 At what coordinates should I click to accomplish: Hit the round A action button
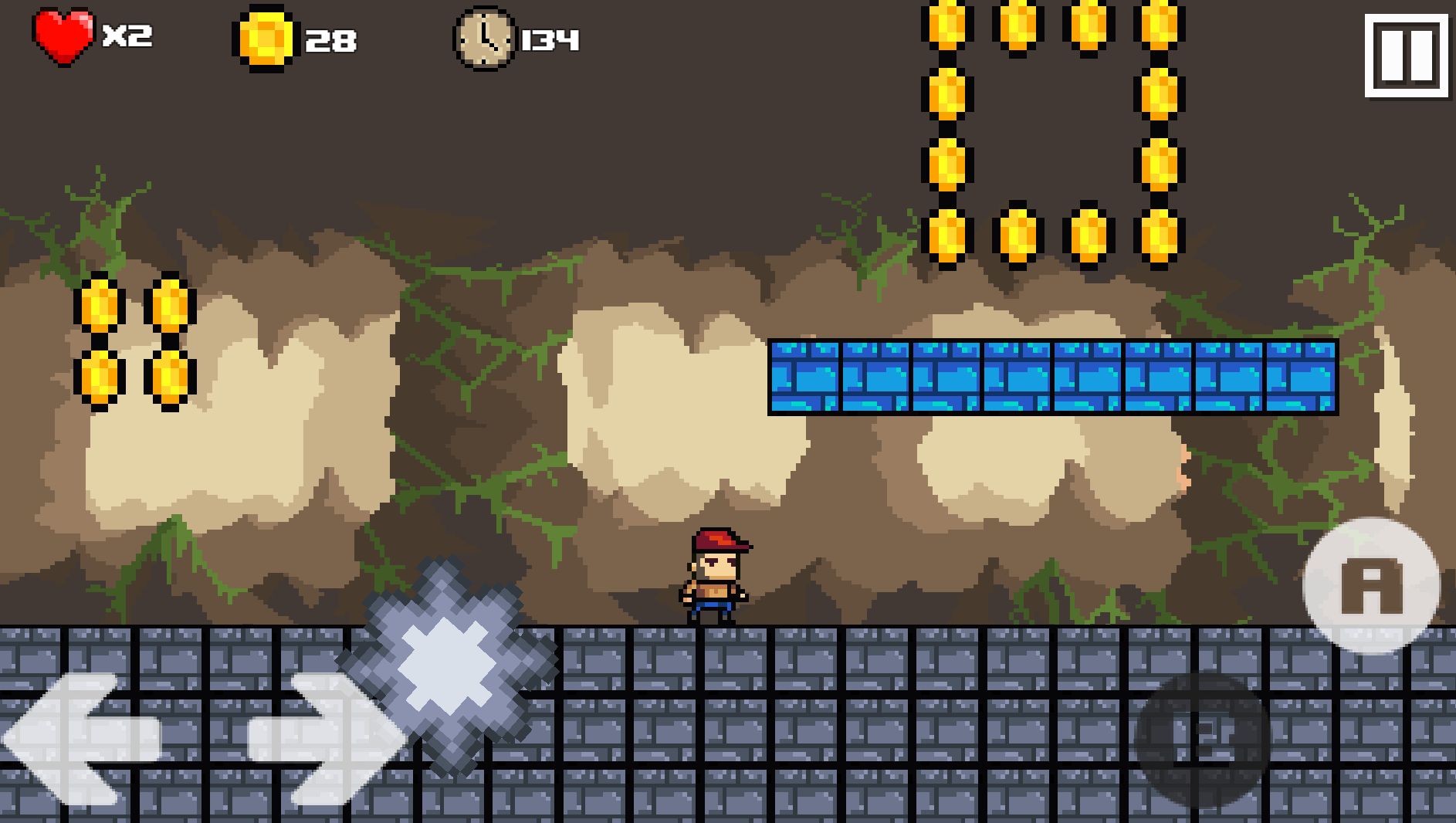(1371, 586)
